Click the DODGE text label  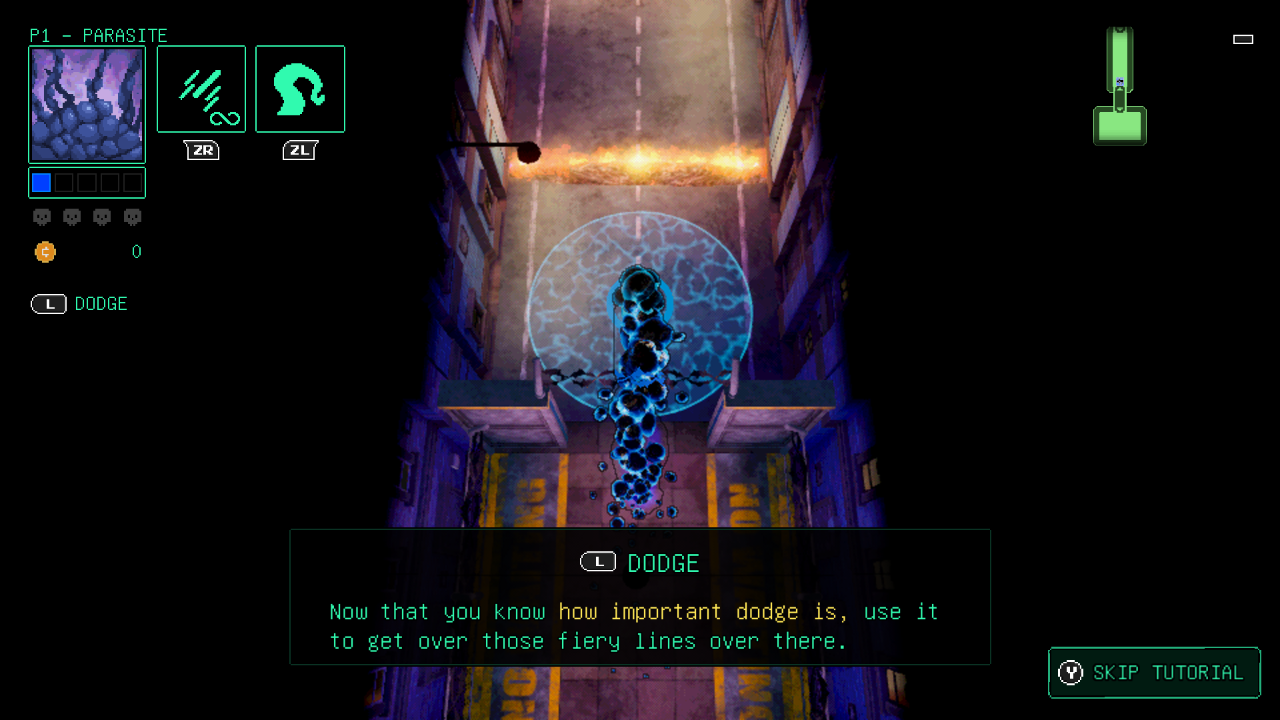pos(99,304)
